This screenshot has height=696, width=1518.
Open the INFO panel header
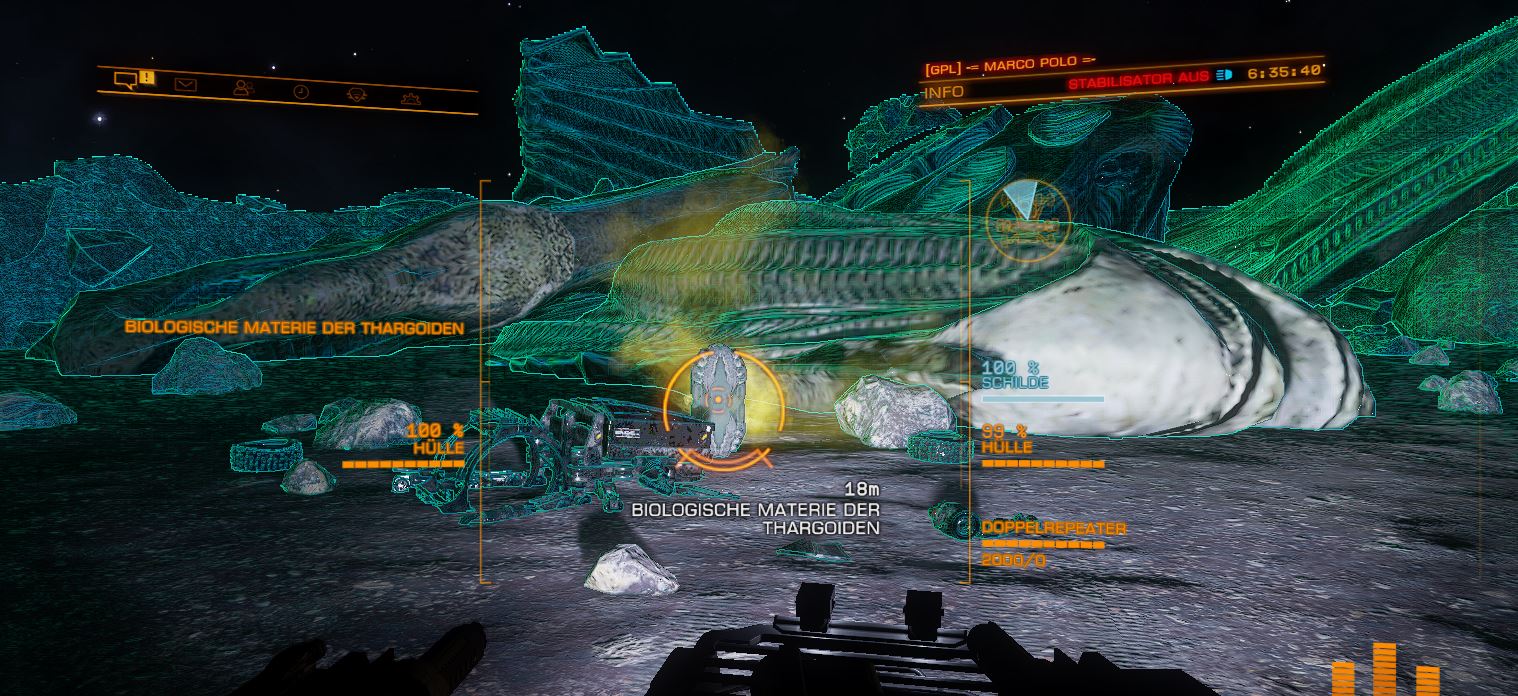(x=944, y=92)
